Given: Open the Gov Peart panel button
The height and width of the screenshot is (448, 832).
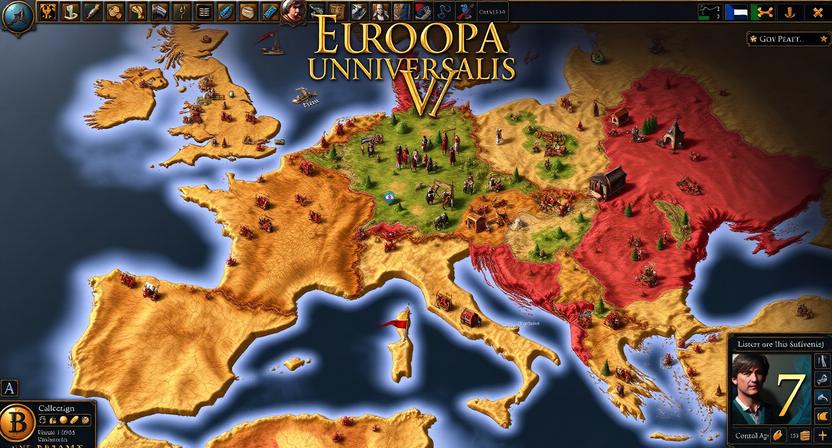Looking at the screenshot, I should tap(786, 39).
